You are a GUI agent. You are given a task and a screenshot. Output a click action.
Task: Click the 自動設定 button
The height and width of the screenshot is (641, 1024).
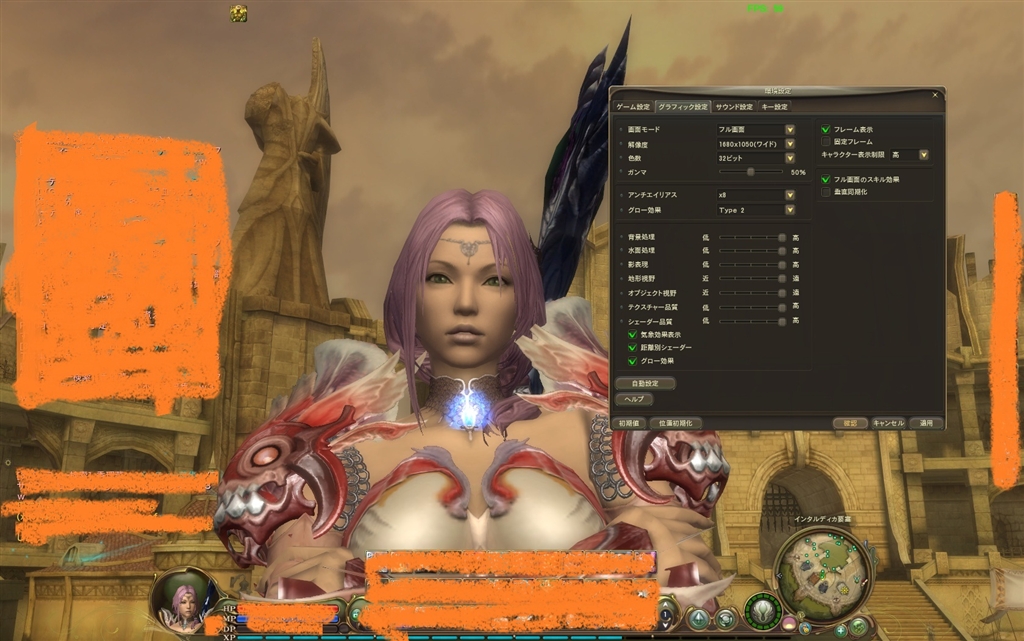[645, 383]
